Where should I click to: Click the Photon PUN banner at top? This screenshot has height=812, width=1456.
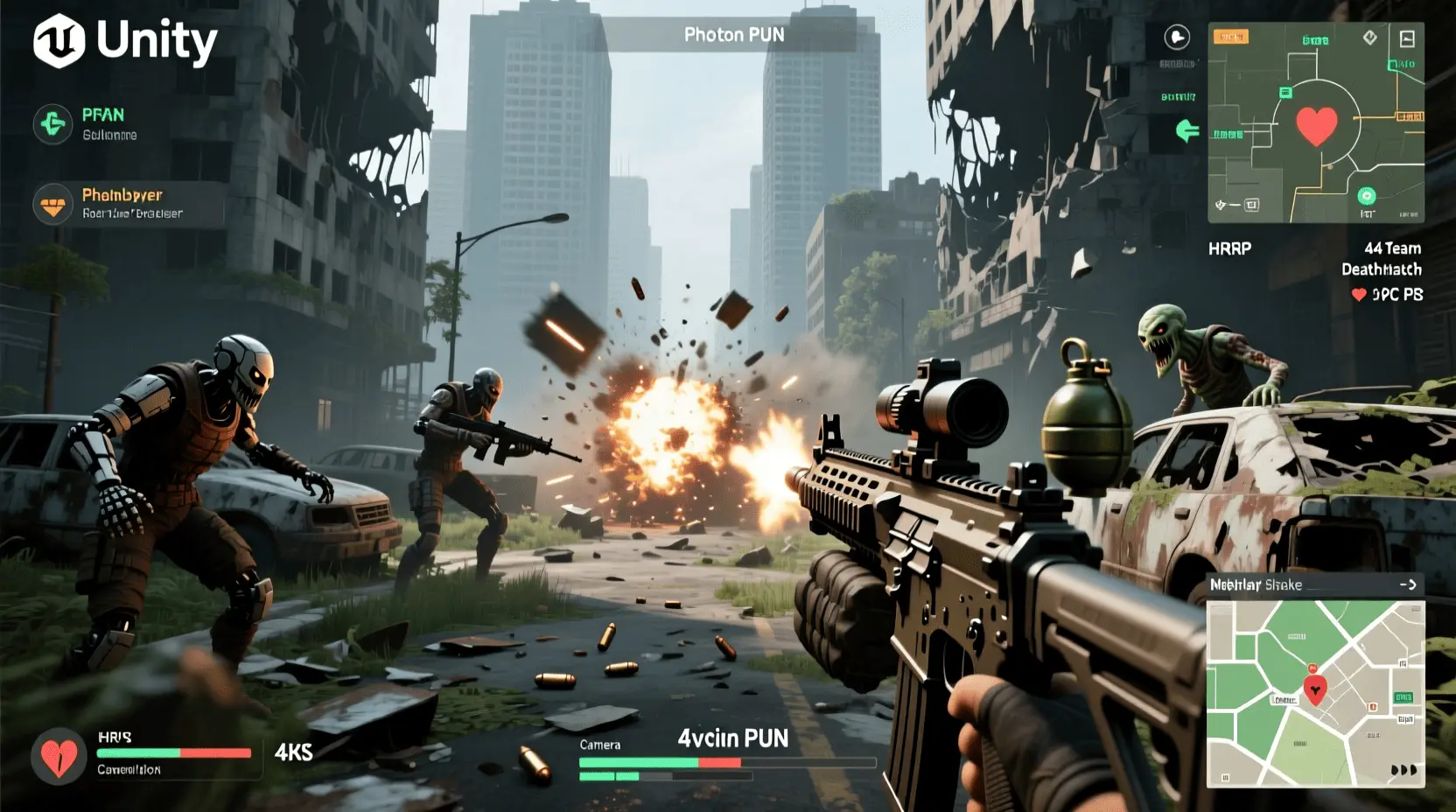click(x=733, y=35)
